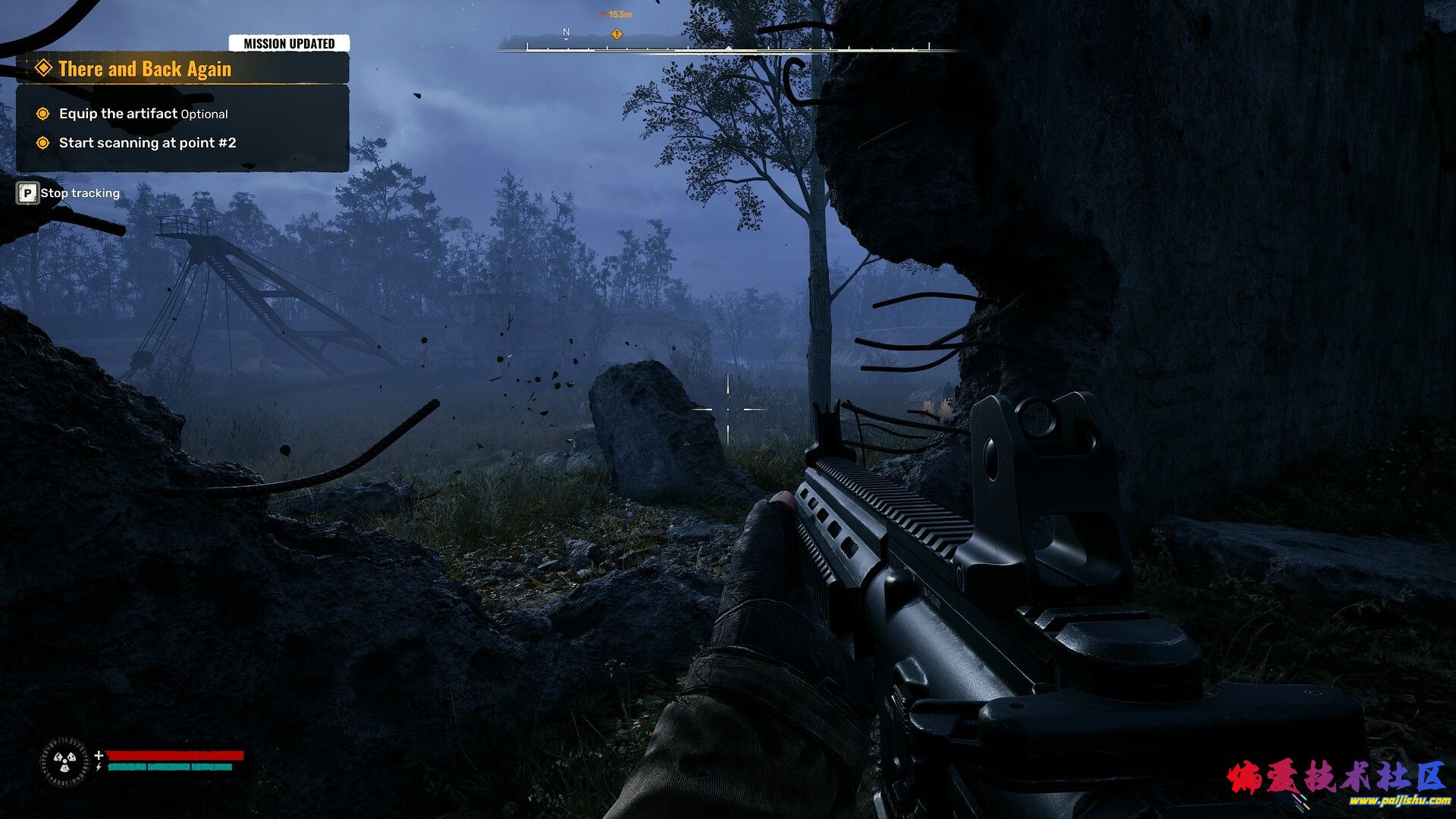Click the radiation indicator icon
Image resolution: width=1456 pixels, height=819 pixels.
point(64,761)
